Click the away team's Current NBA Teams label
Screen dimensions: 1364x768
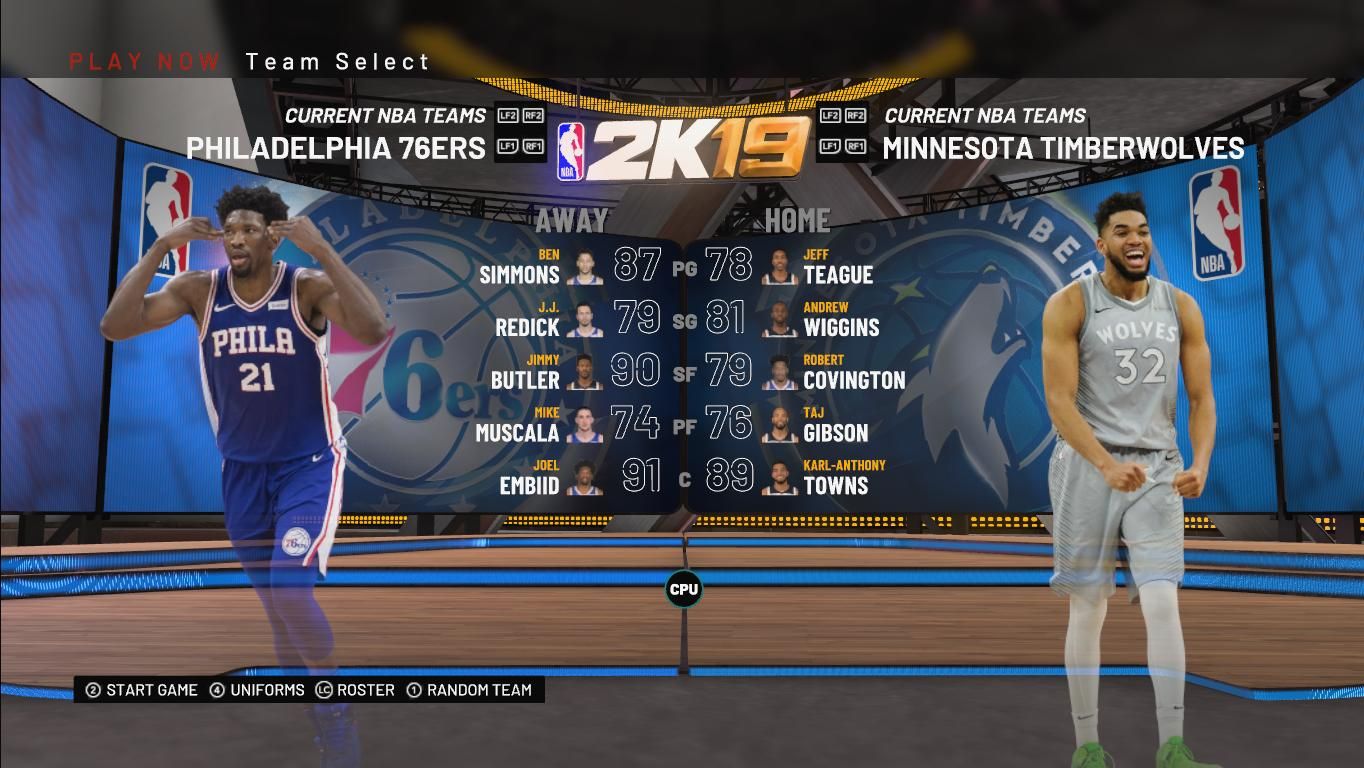tap(385, 115)
